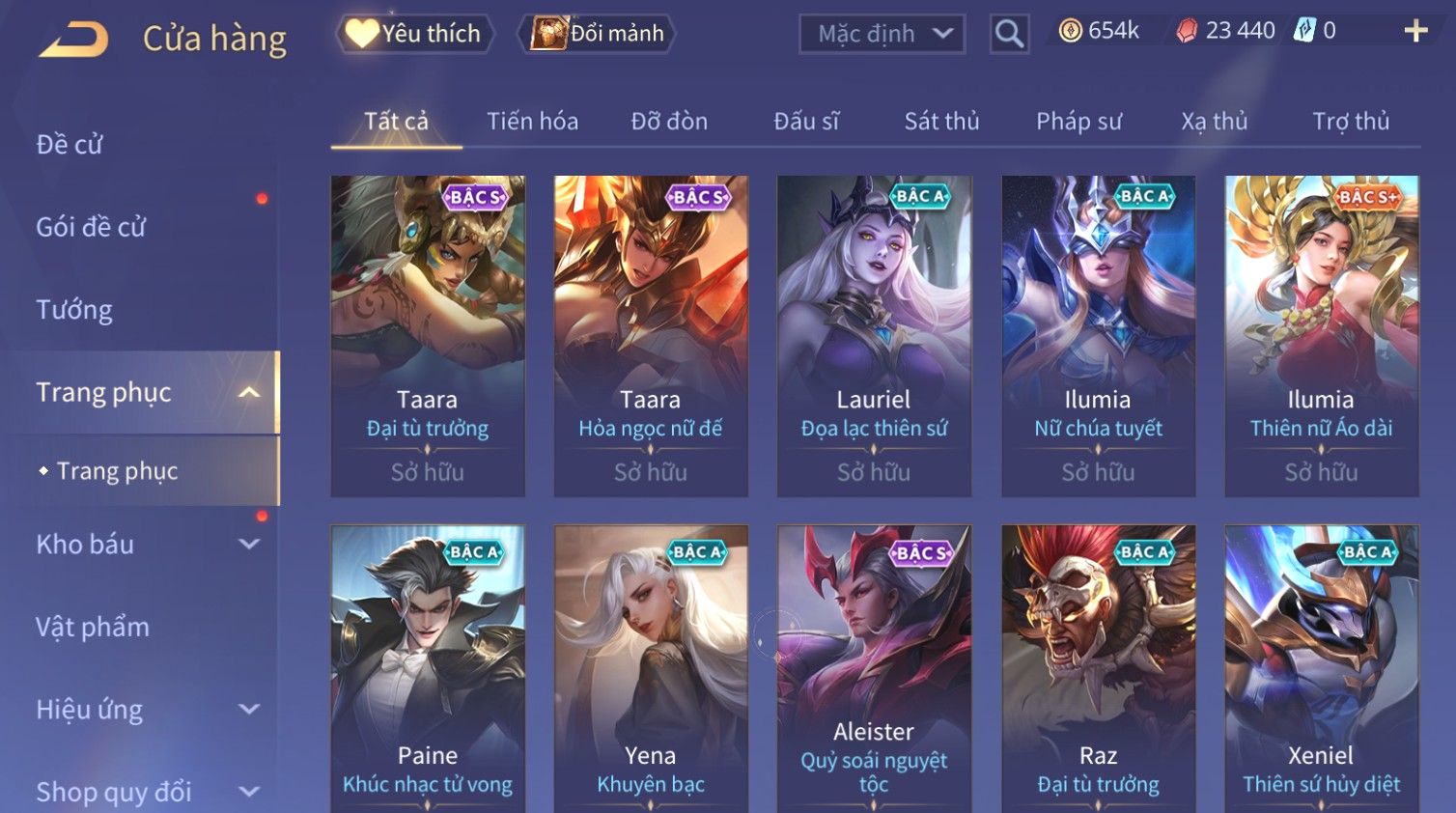
Task: View Ilumia Thiên nữ Áo dài skin
Action: (x=1321, y=335)
